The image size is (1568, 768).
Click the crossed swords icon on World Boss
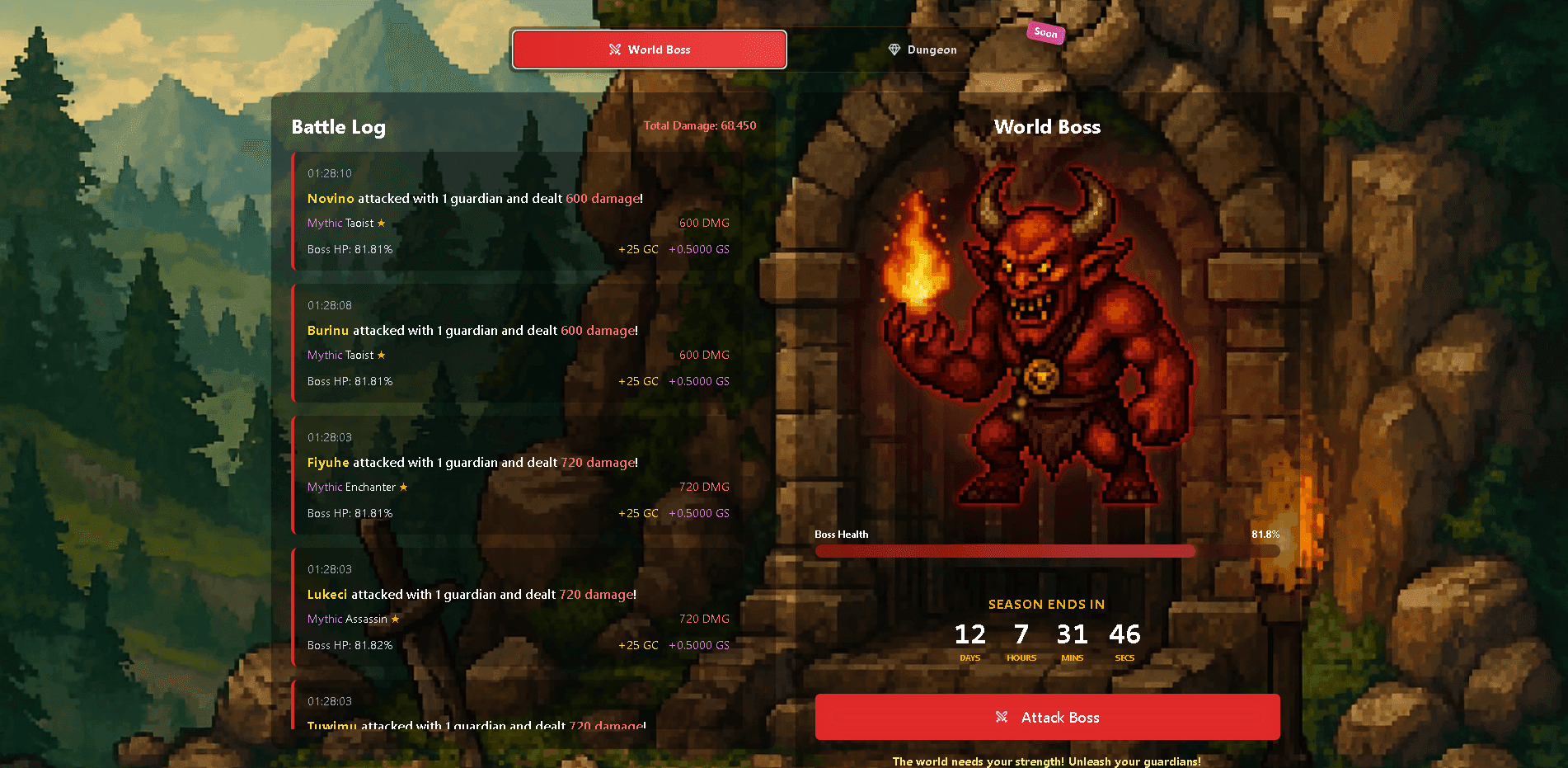(614, 49)
